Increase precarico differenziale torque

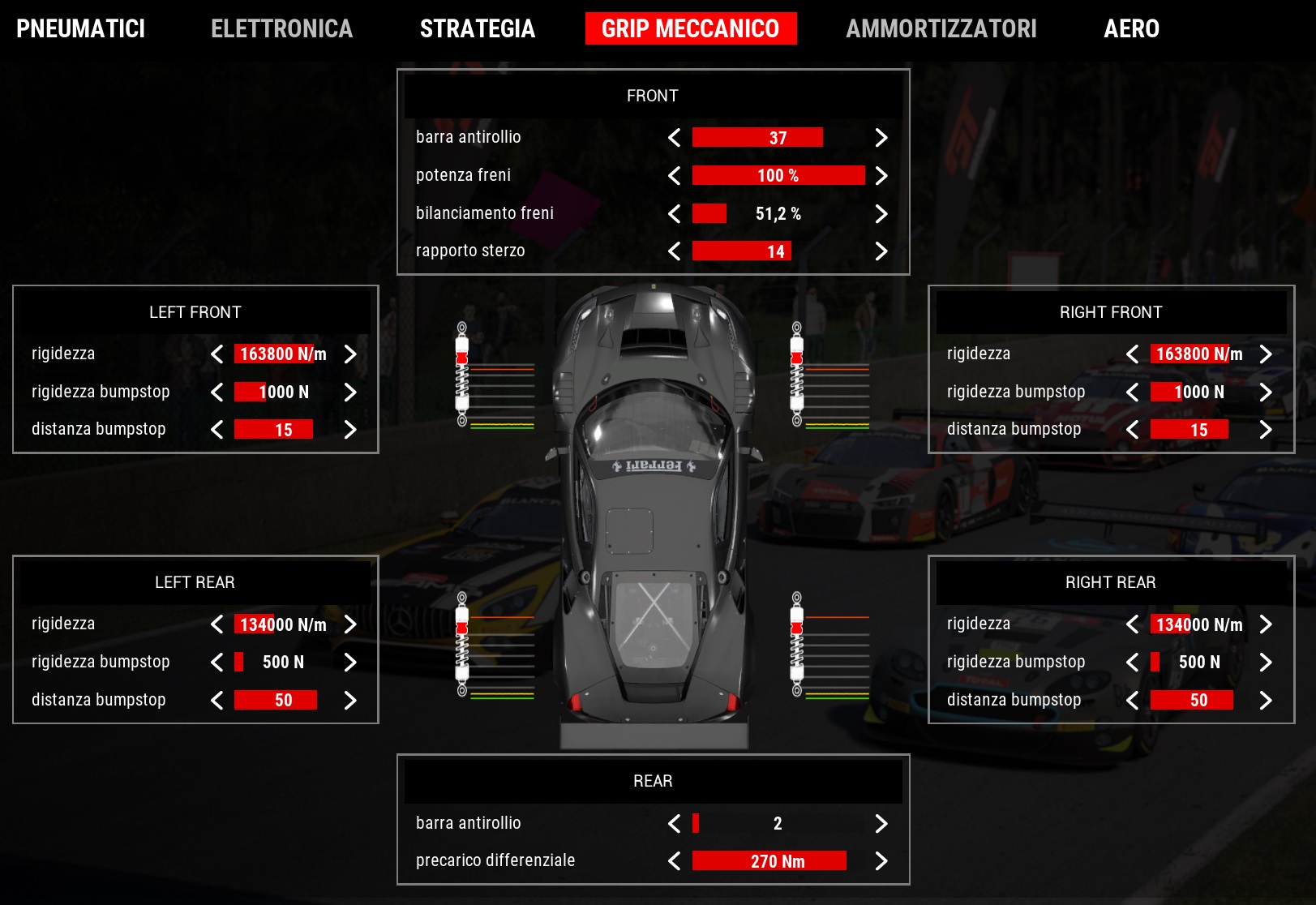tap(881, 861)
